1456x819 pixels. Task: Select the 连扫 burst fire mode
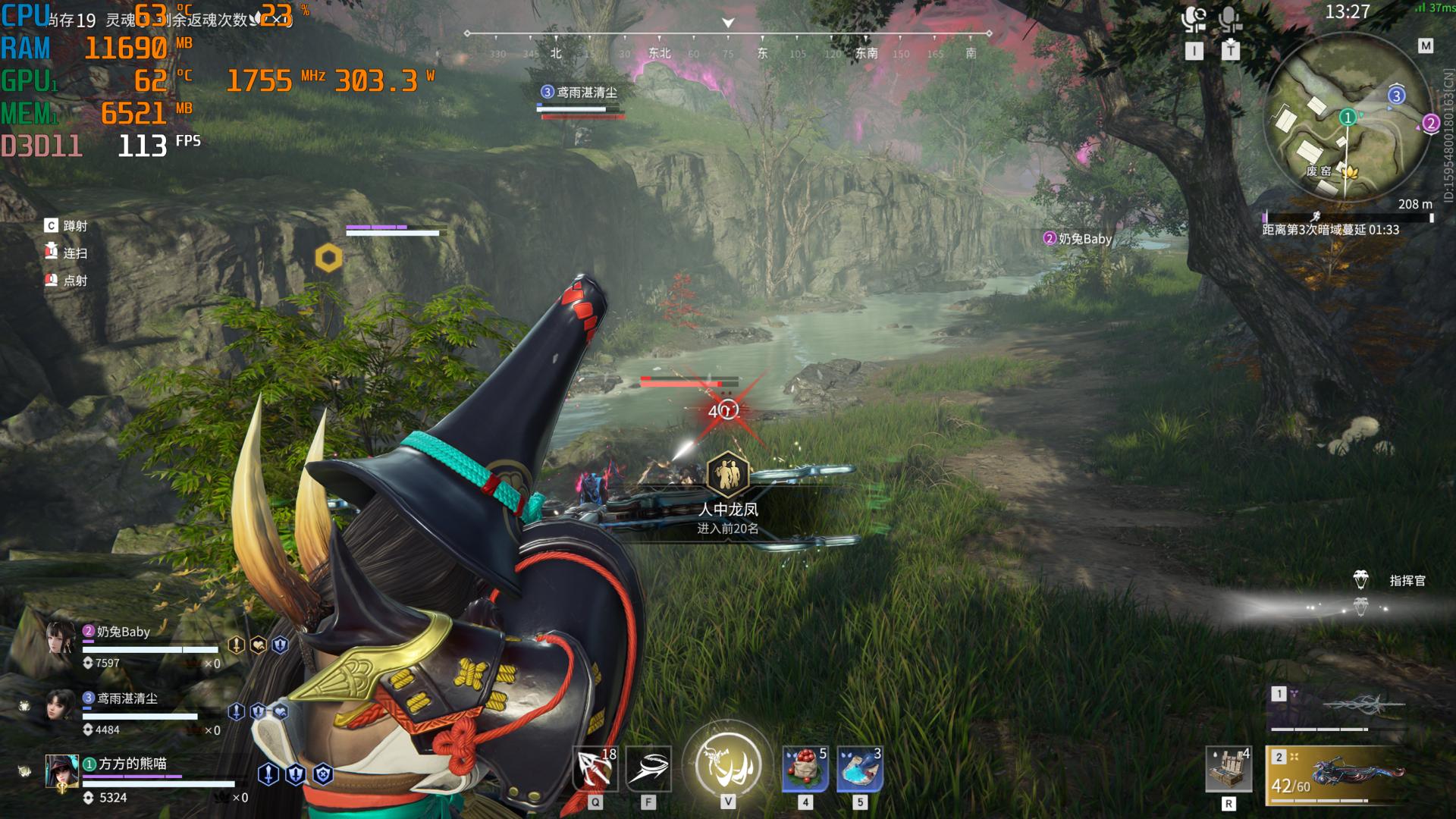pyautogui.click(x=74, y=253)
